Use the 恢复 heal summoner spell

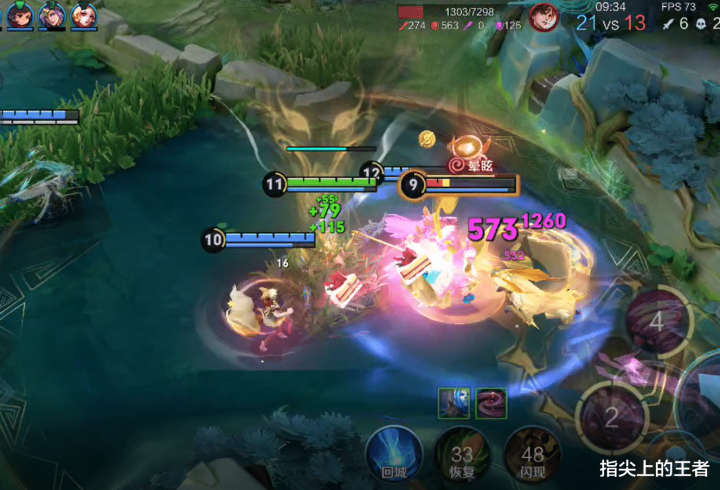click(x=459, y=452)
